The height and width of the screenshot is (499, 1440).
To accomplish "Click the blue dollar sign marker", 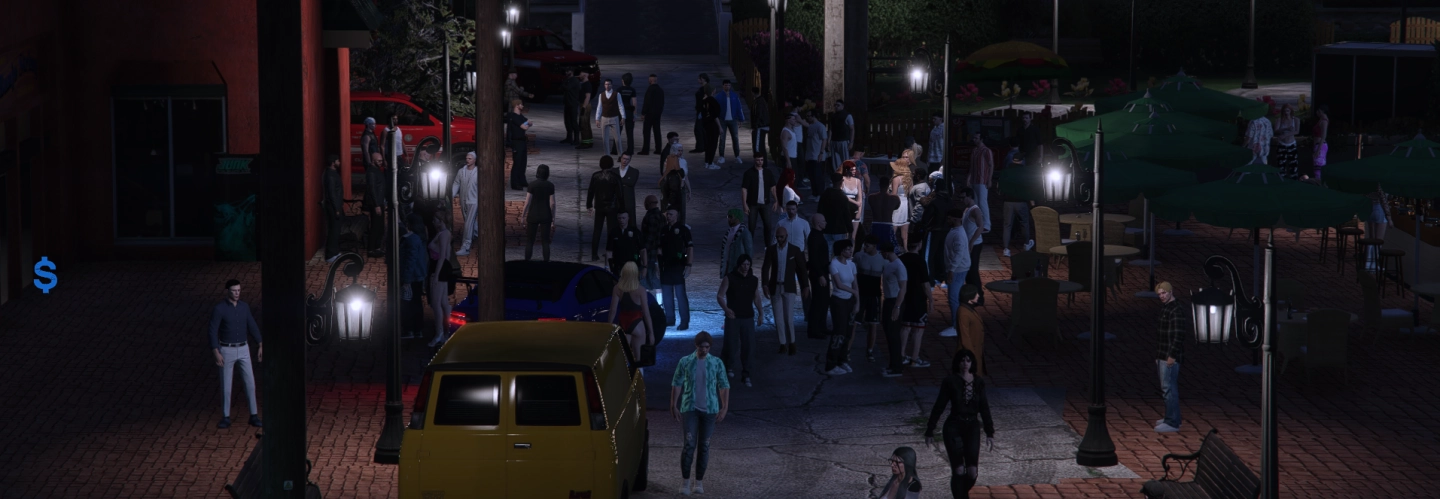I will click(45, 275).
